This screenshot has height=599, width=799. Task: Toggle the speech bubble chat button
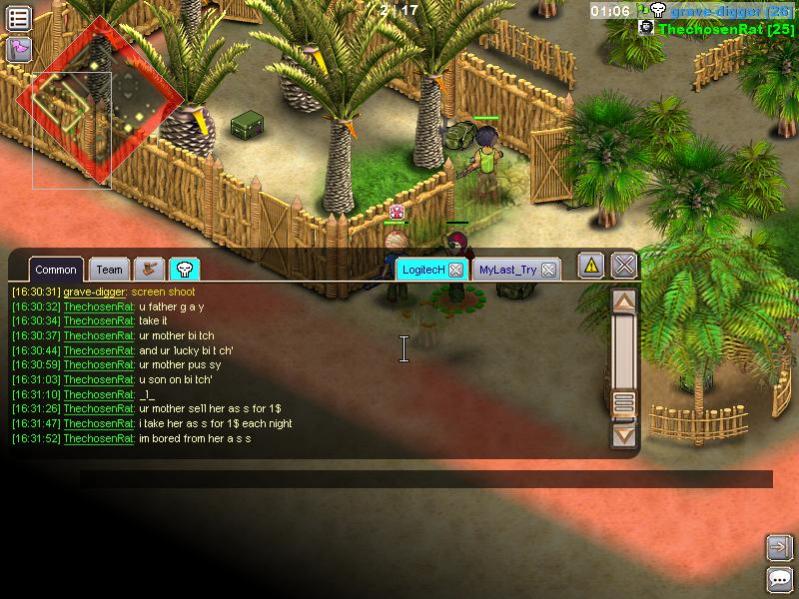779,579
